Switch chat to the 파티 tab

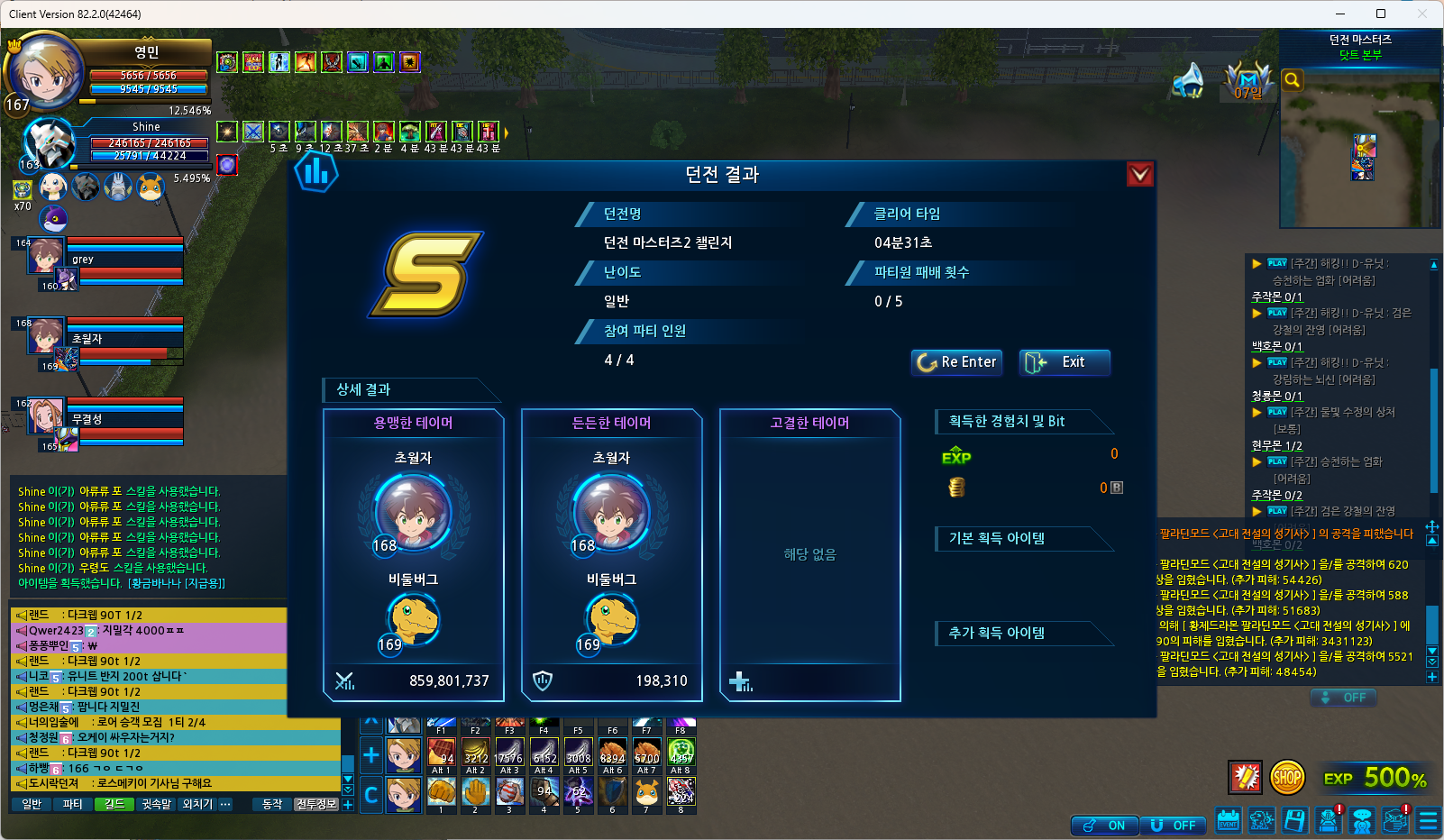tap(72, 804)
